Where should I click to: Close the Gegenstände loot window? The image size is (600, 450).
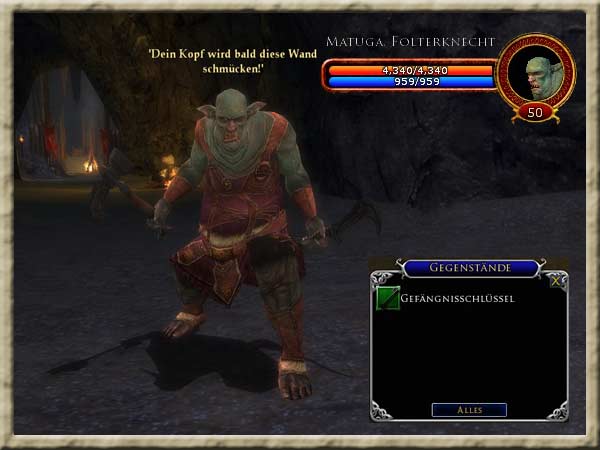point(557,281)
